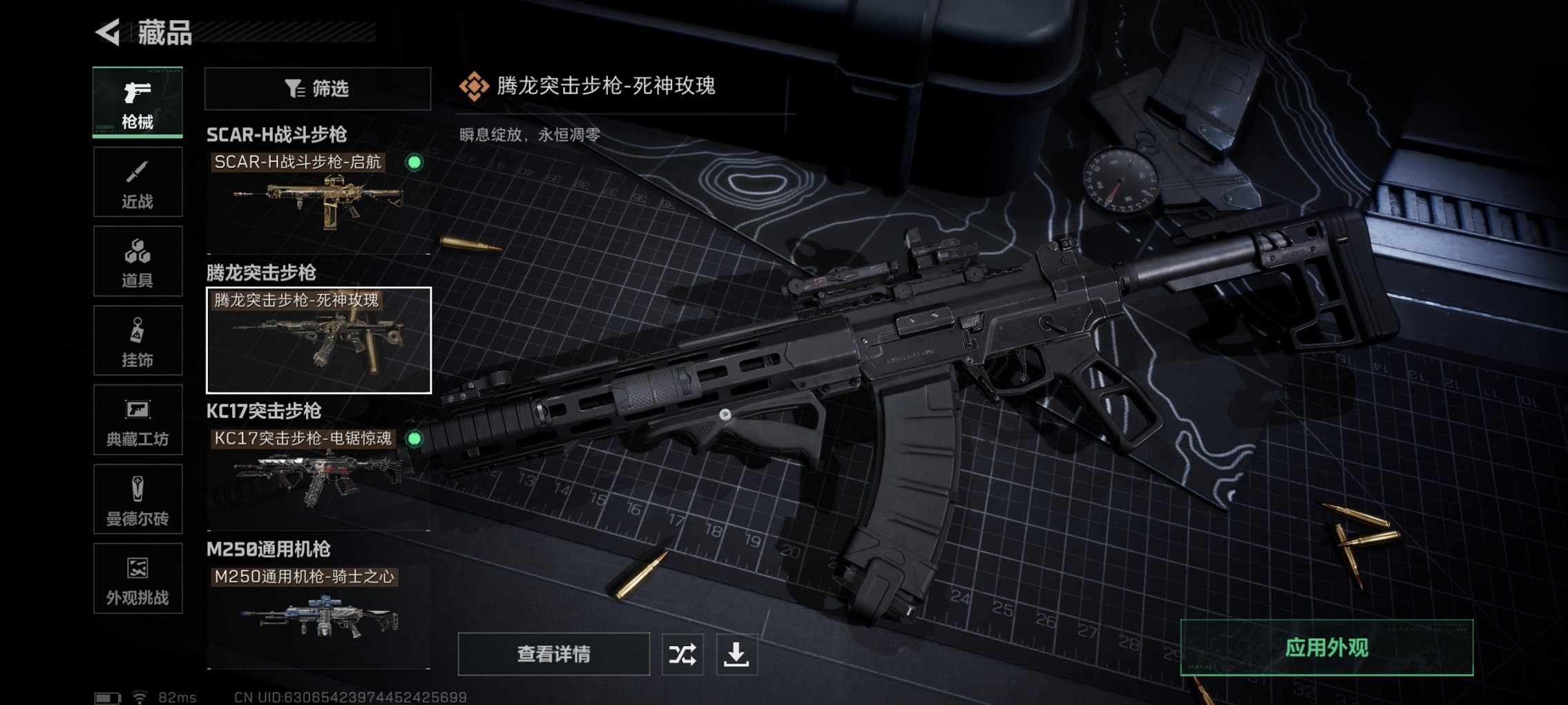This screenshot has width=1568, height=705.
Task: Select the 近战 melee weapons category
Action: point(137,181)
